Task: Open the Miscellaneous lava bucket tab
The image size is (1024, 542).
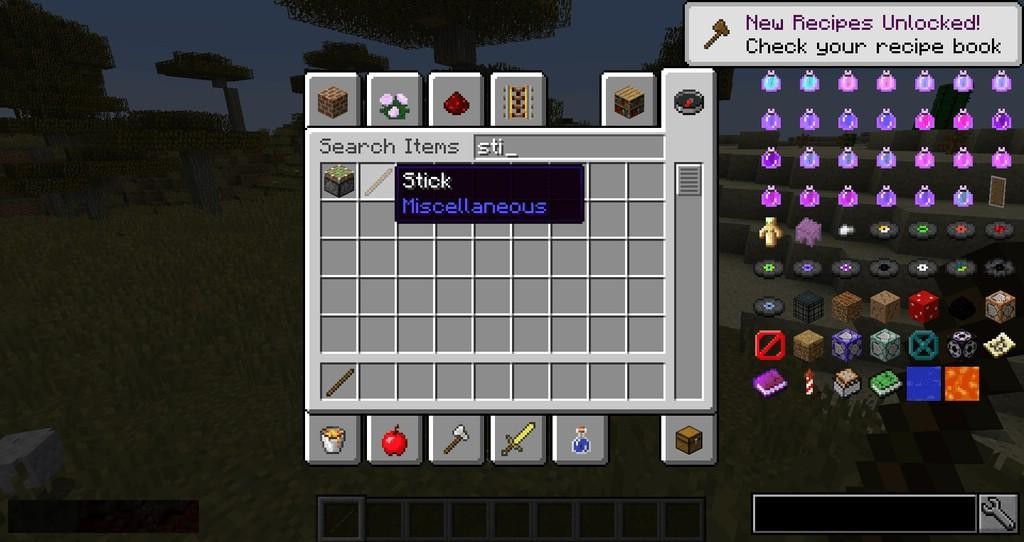Action: [332, 439]
